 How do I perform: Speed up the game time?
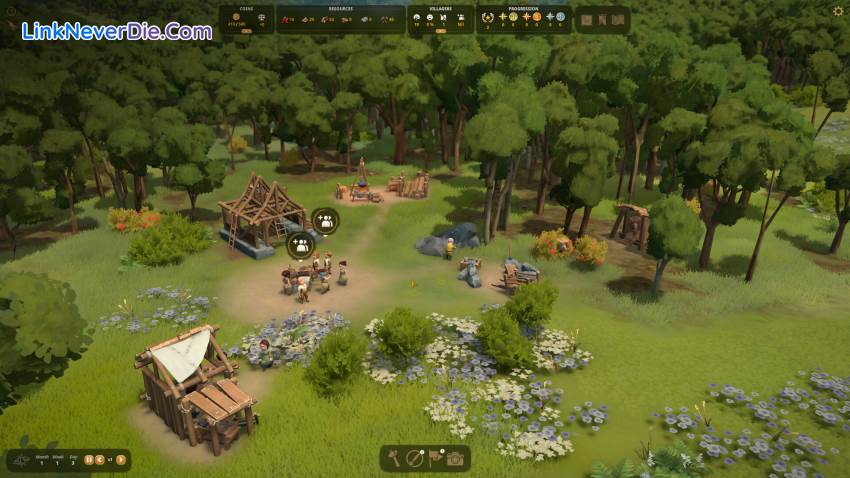121,460
